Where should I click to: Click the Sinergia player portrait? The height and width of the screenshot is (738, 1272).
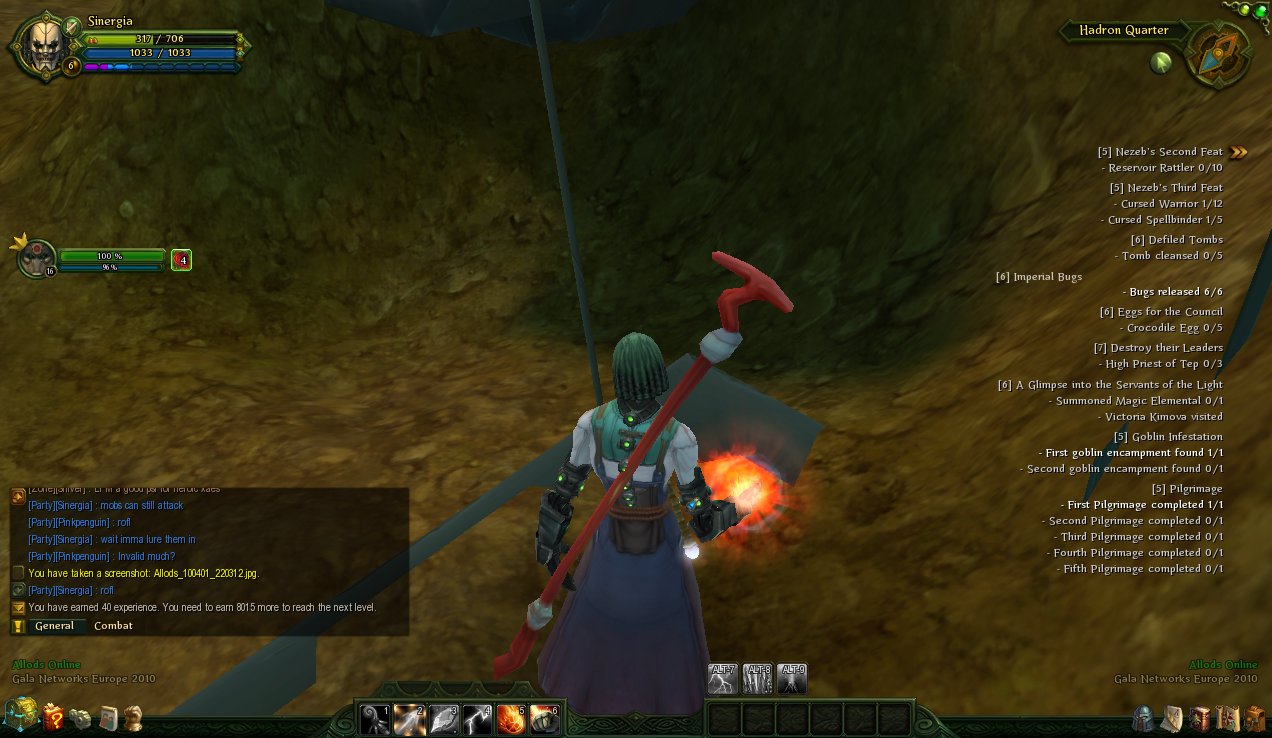tap(43, 47)
